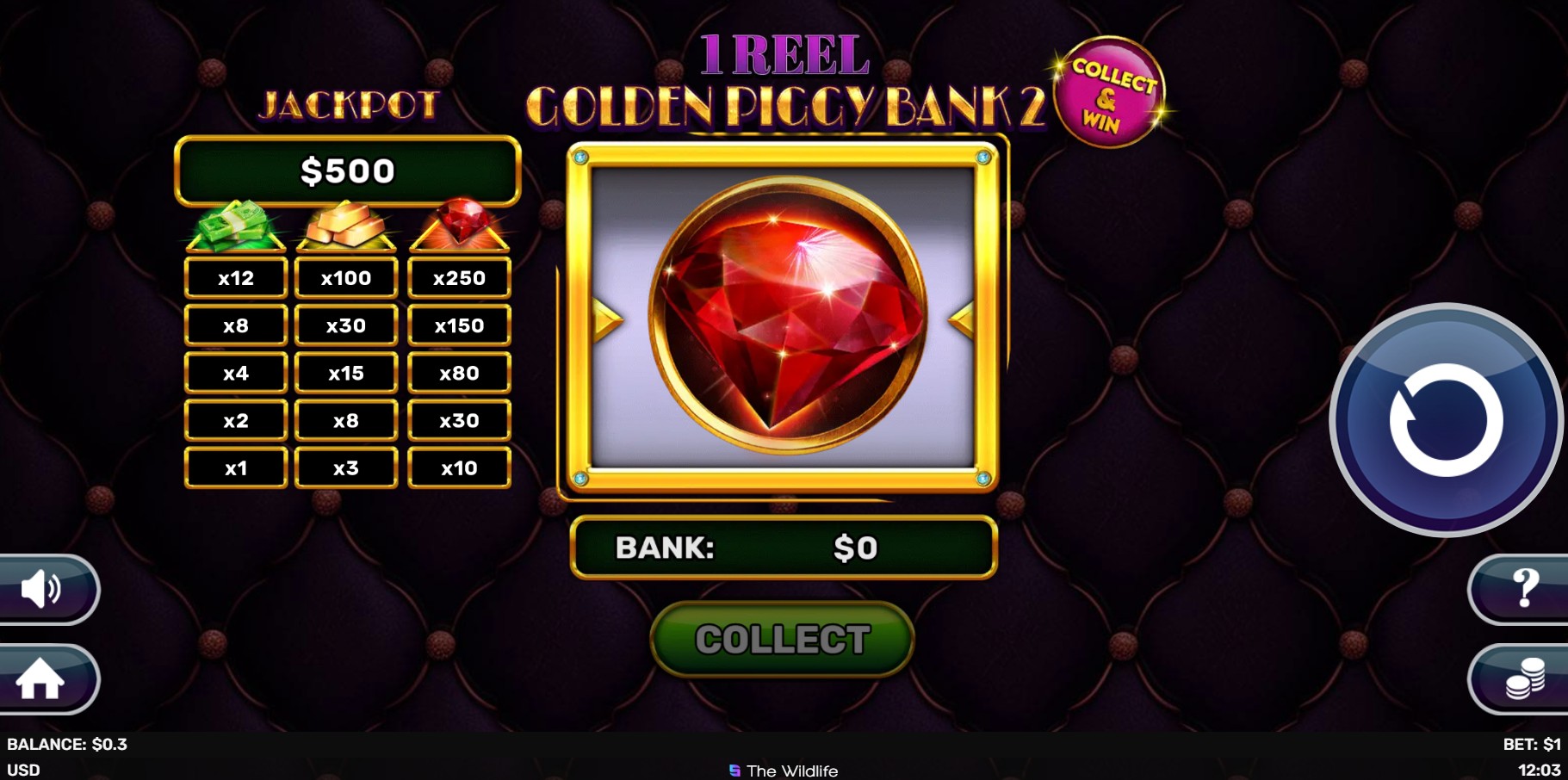Expand the right reel arrow
Screen dimensions: 1568x780
click(x=962, y=319)
